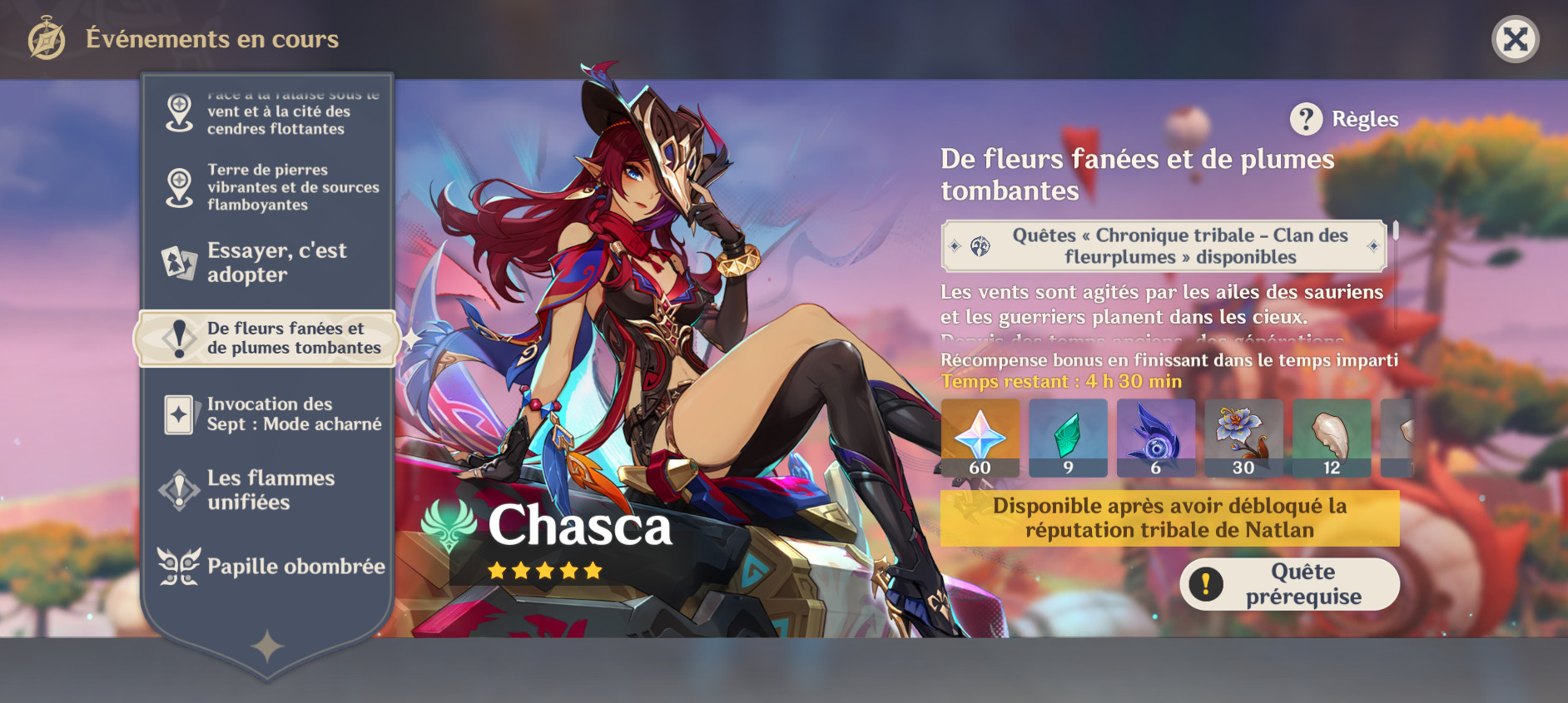Open the purple reward item showing 6

point(1157,437)
